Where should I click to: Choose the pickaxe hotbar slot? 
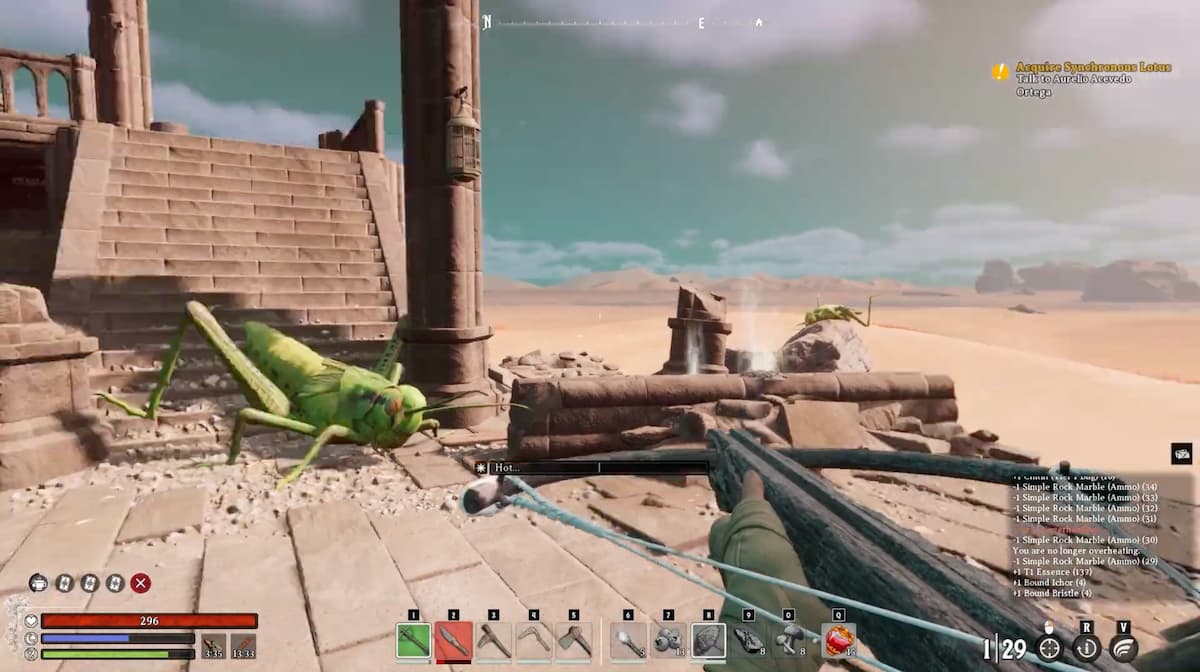pos(493,640)
